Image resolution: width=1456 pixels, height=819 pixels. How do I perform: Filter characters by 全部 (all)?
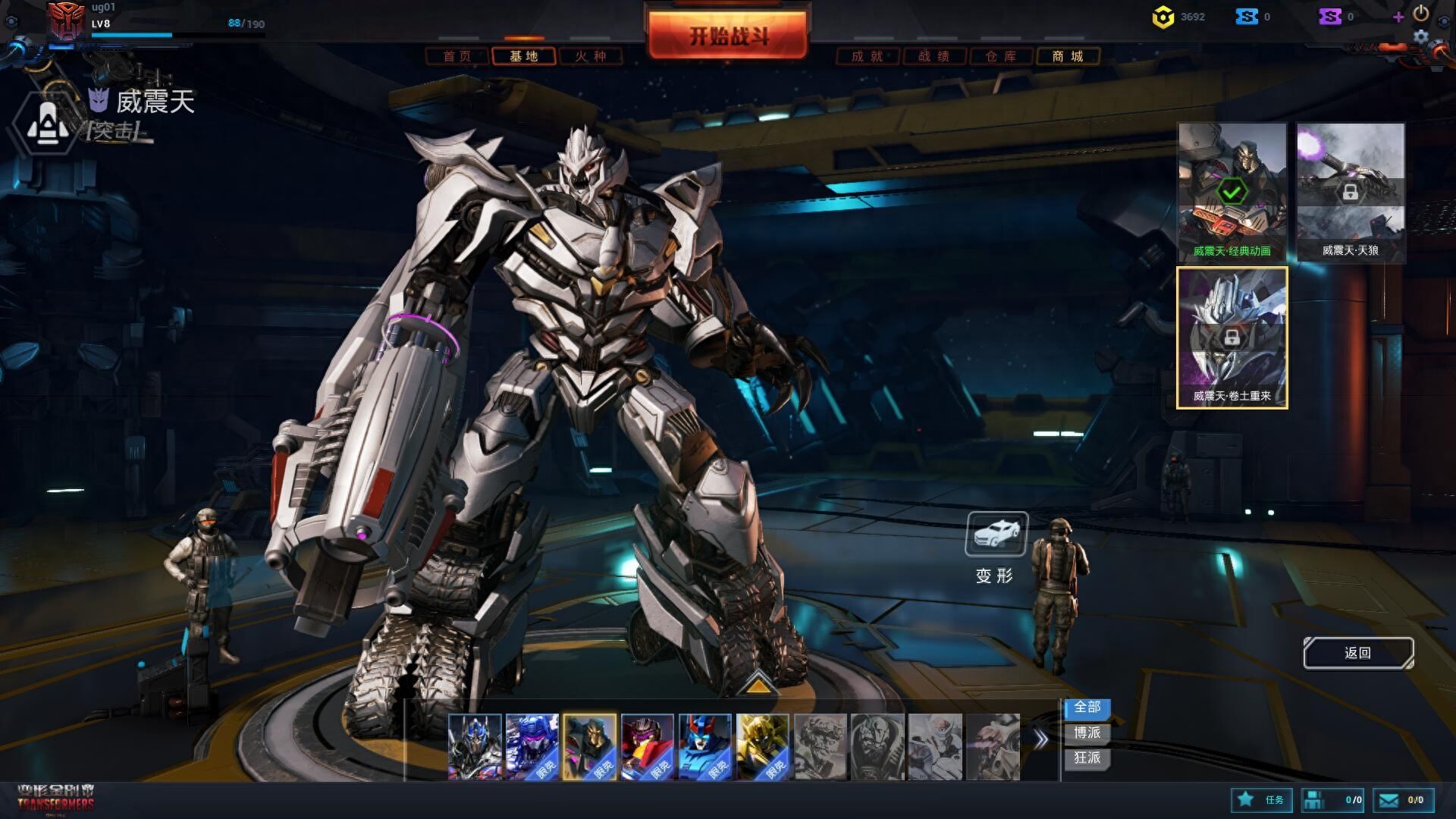[x=1087, y=707]
